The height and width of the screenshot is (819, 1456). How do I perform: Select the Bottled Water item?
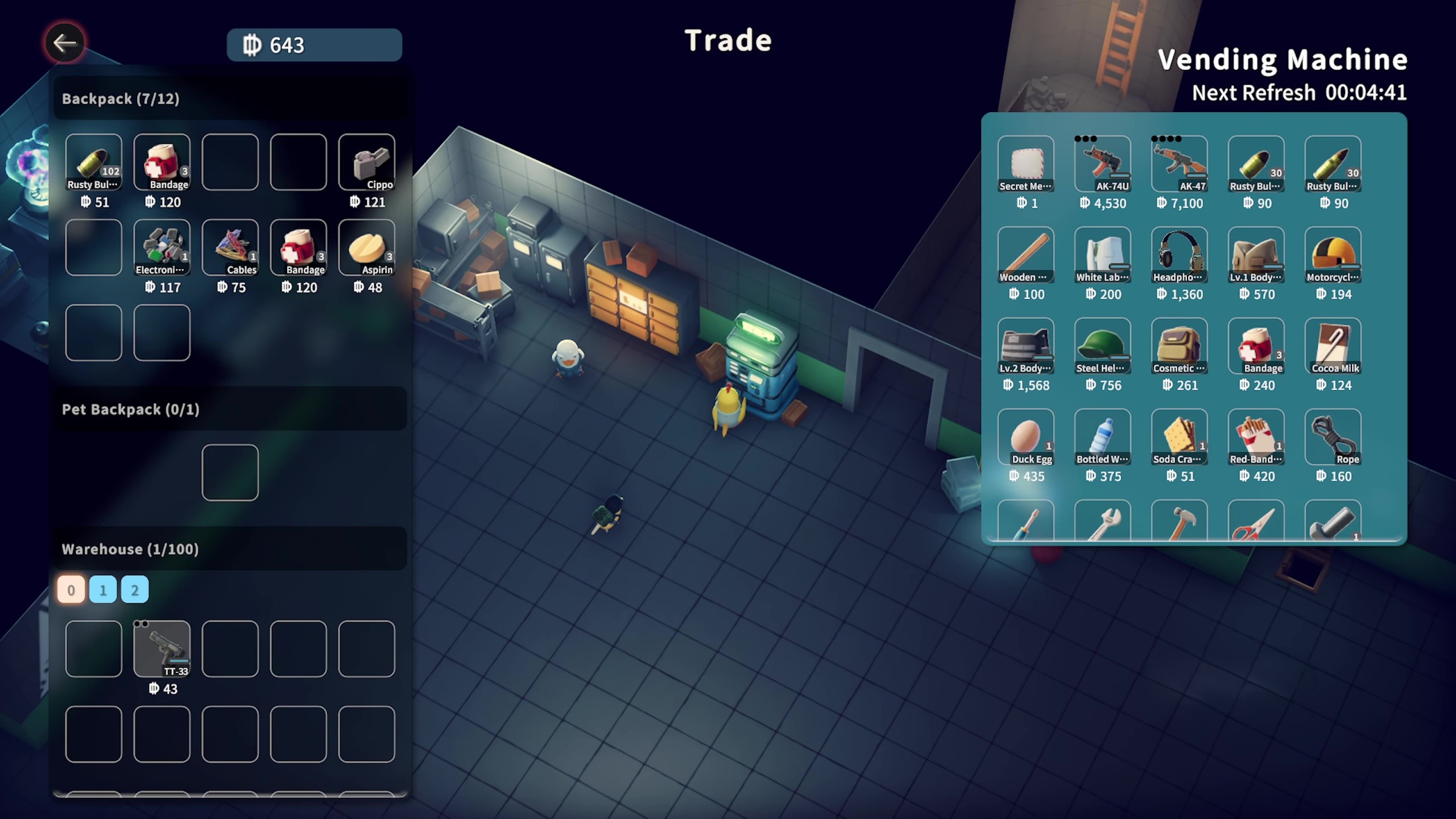click(1102, 437)
